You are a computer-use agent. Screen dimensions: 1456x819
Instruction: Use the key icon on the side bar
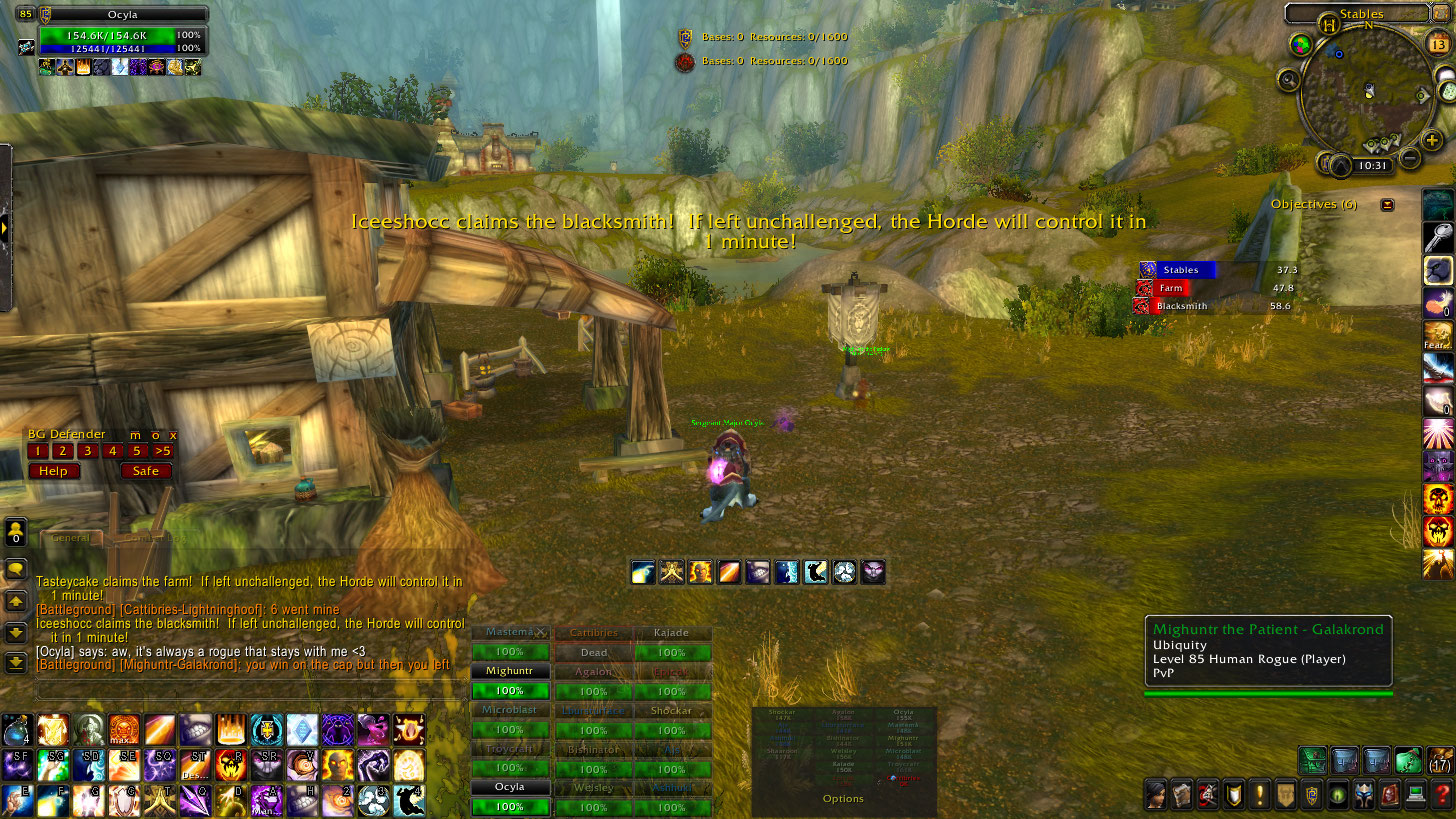[1438, 237]
